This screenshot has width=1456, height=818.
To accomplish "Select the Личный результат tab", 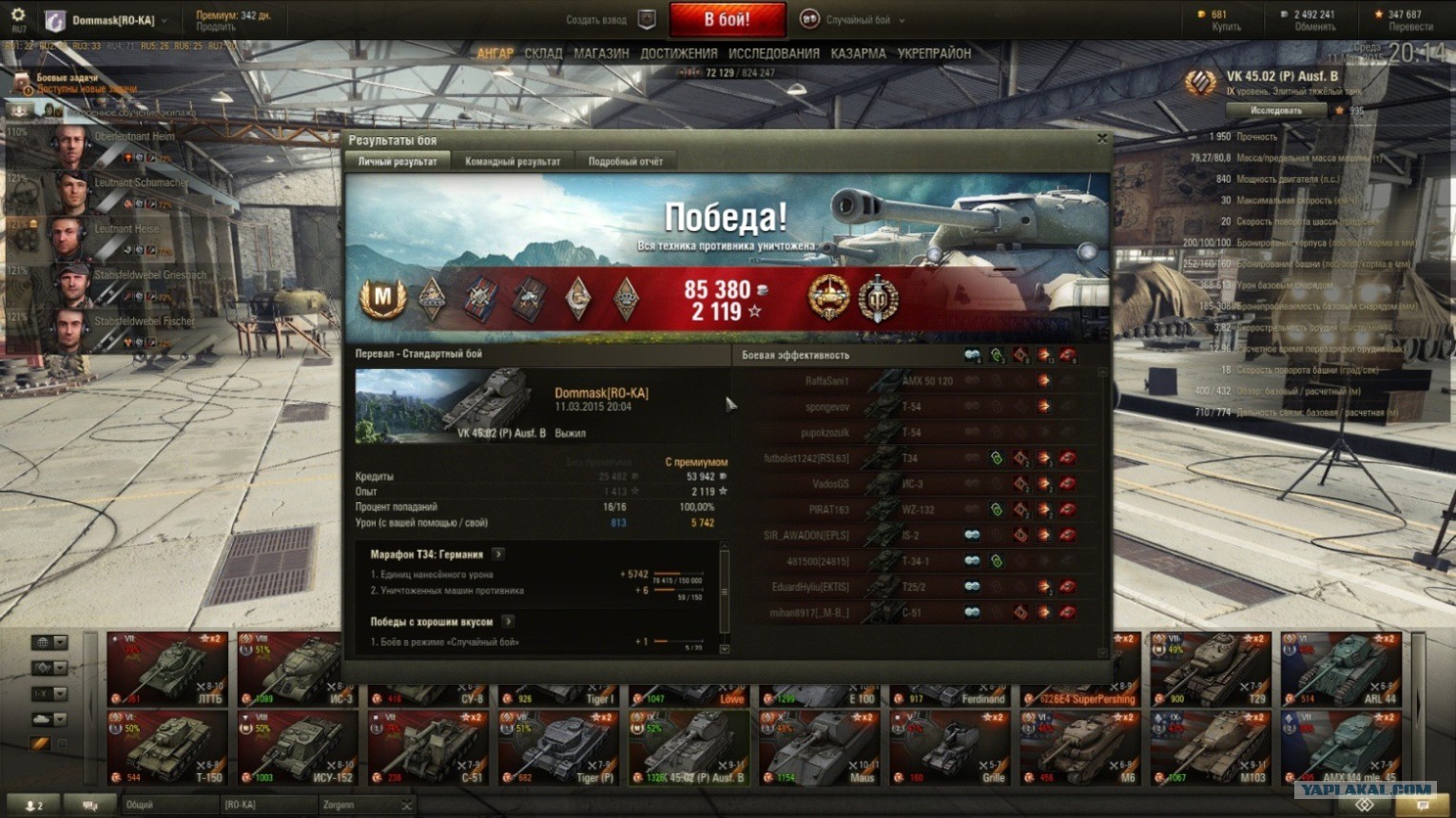I will coord(398,162).
